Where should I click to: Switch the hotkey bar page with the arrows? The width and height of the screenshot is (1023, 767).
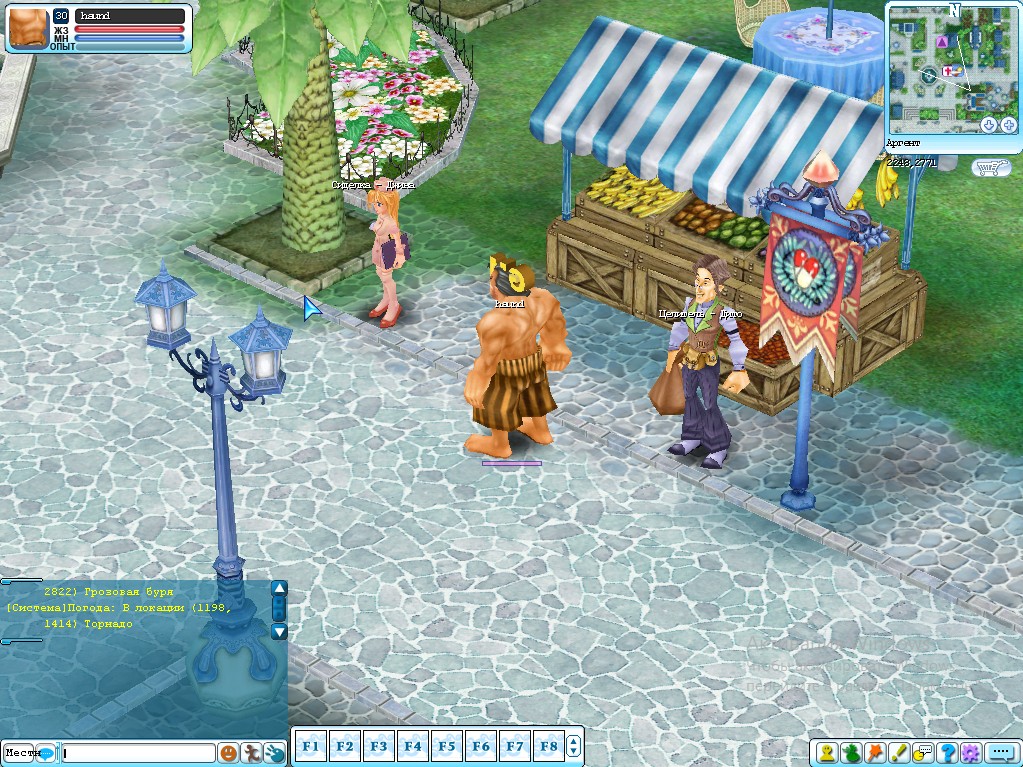pyautogui.click(x=574, y=746)
